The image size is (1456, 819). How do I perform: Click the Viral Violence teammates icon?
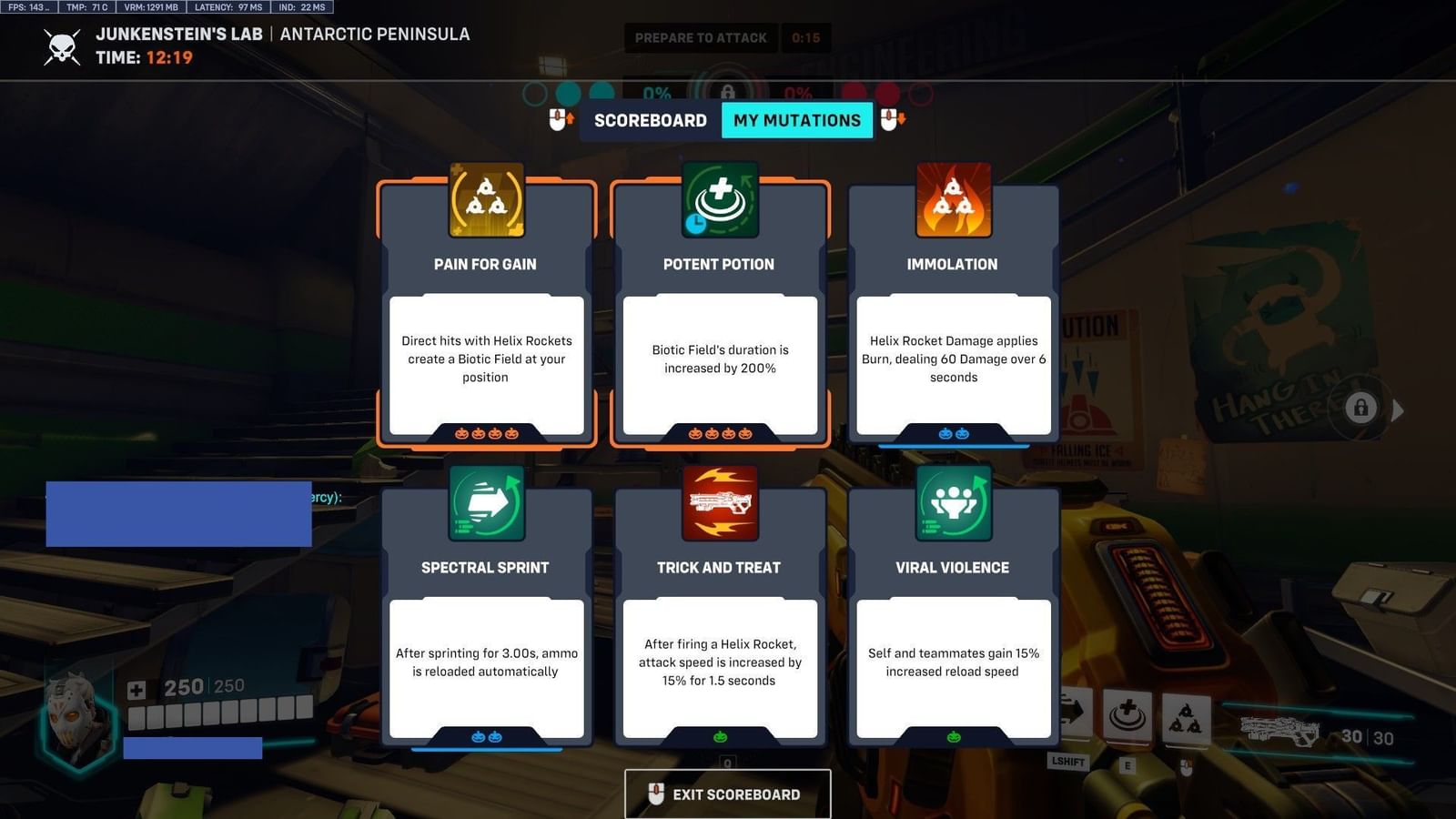click(952, 503)
